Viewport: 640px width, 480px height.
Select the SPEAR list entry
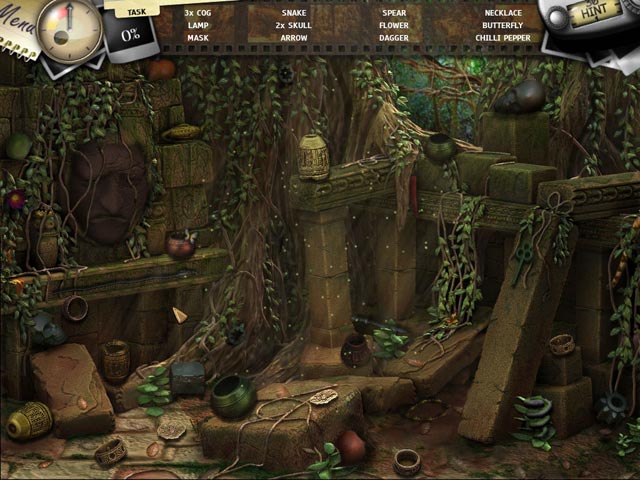[x=394, y=13]
